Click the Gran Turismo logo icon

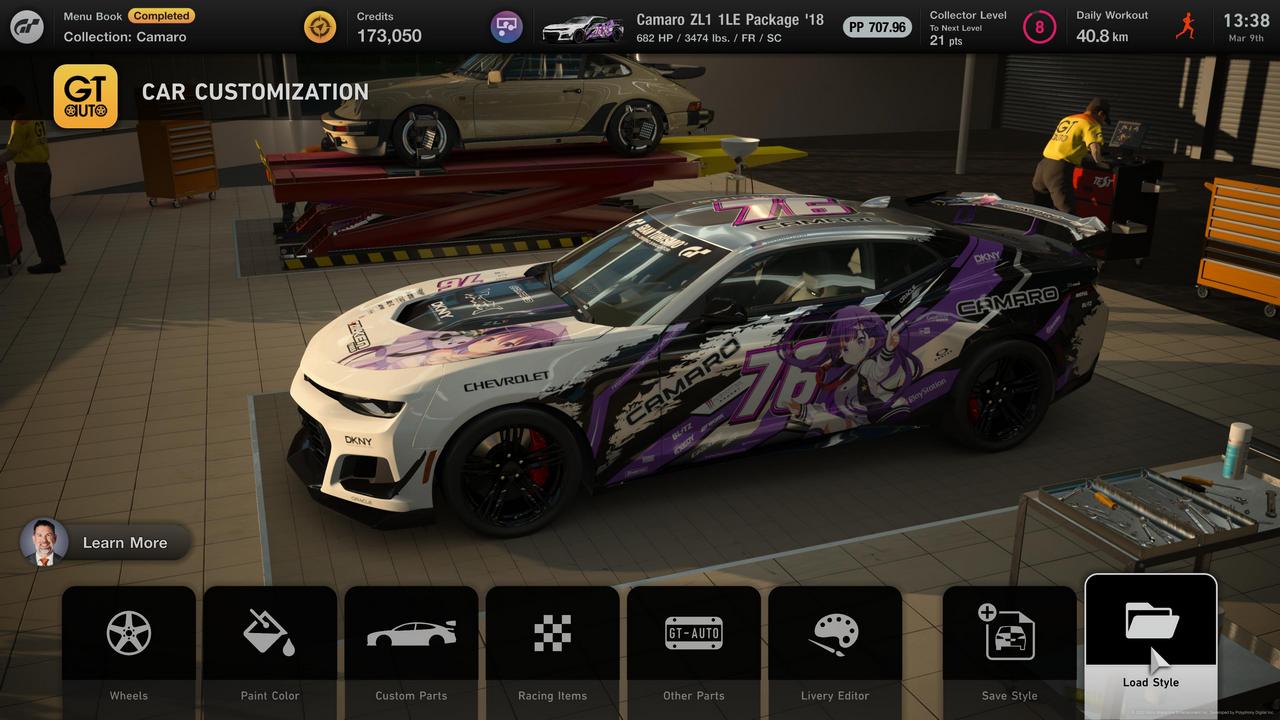(x=27, y=27)
